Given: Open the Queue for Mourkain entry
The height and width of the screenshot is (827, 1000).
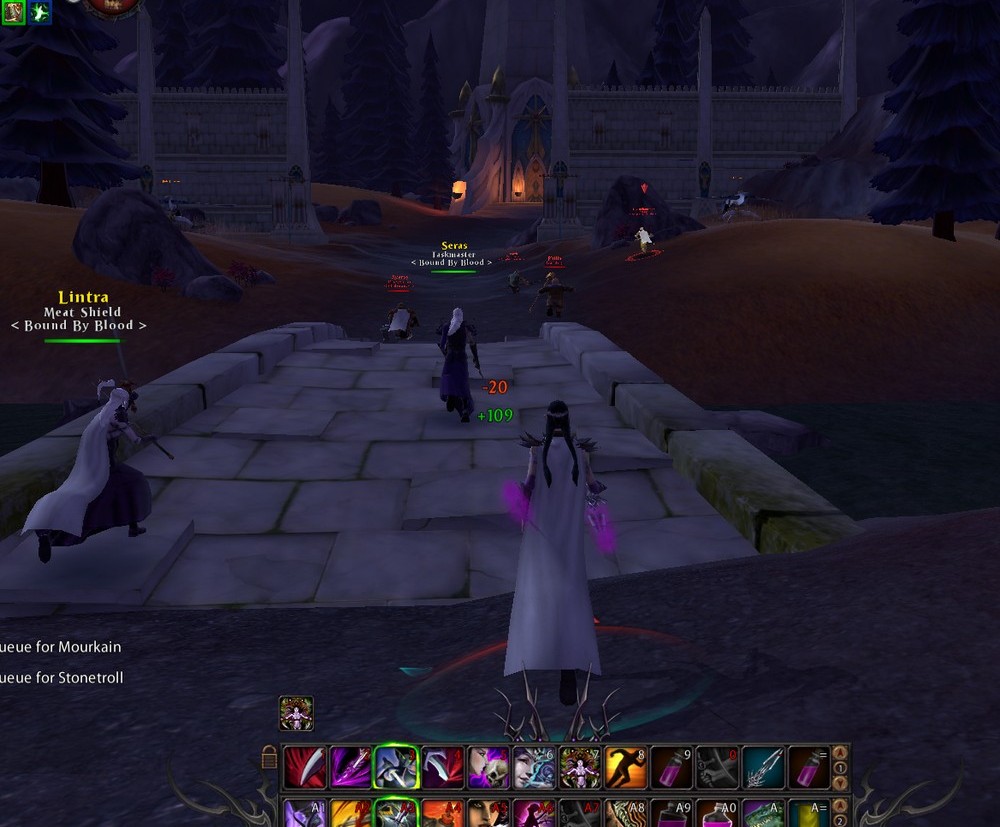Looking at the screenshot, I should pos(62,647).
